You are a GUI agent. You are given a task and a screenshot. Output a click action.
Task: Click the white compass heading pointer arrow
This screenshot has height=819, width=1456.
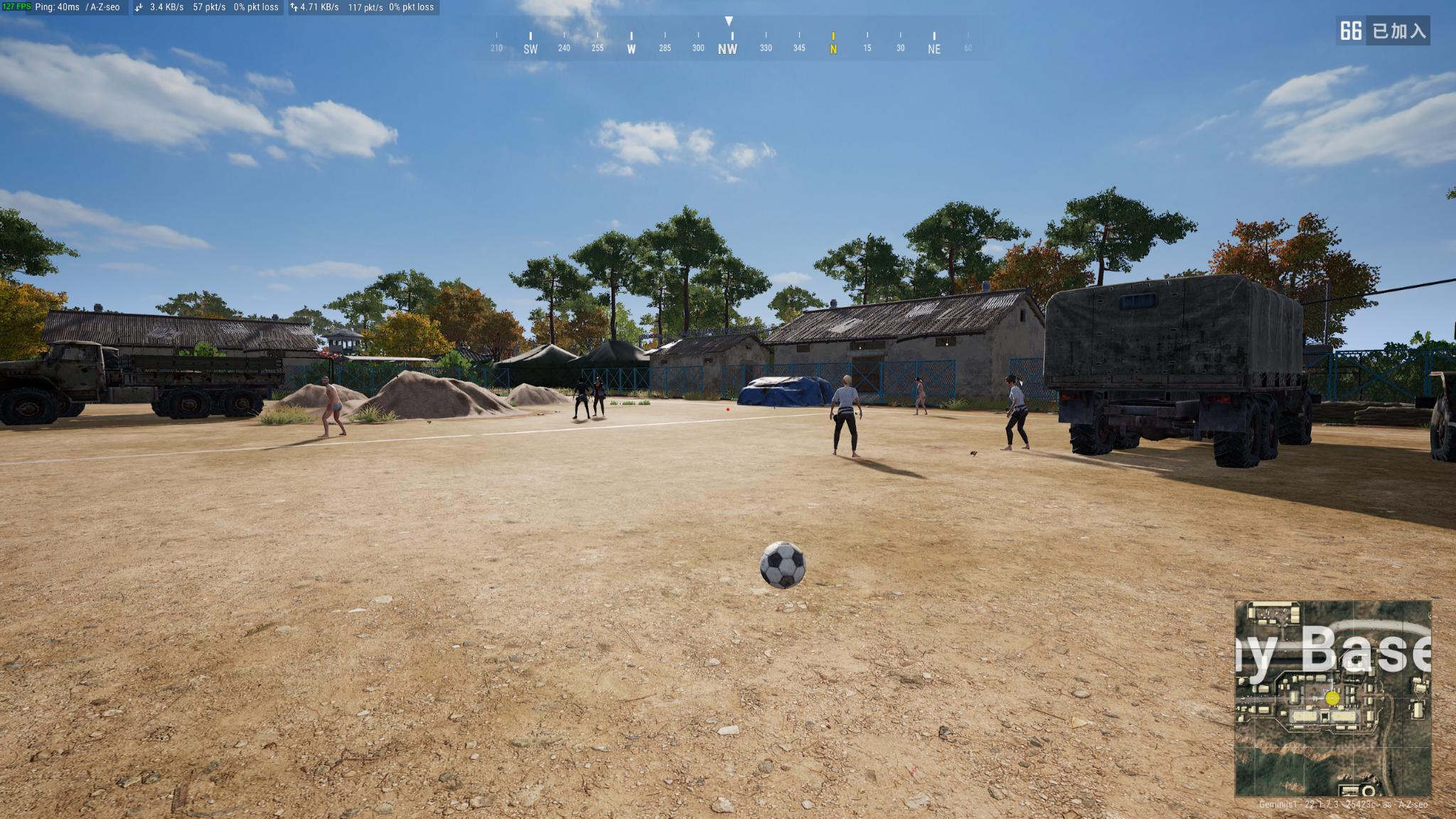(x=729, y=21)
